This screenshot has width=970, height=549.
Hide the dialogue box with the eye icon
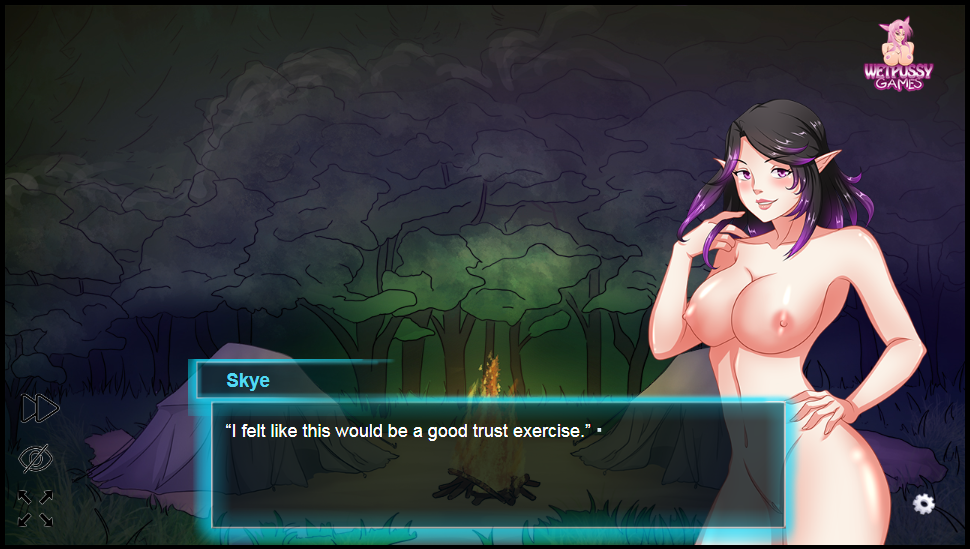pos(36,459)
